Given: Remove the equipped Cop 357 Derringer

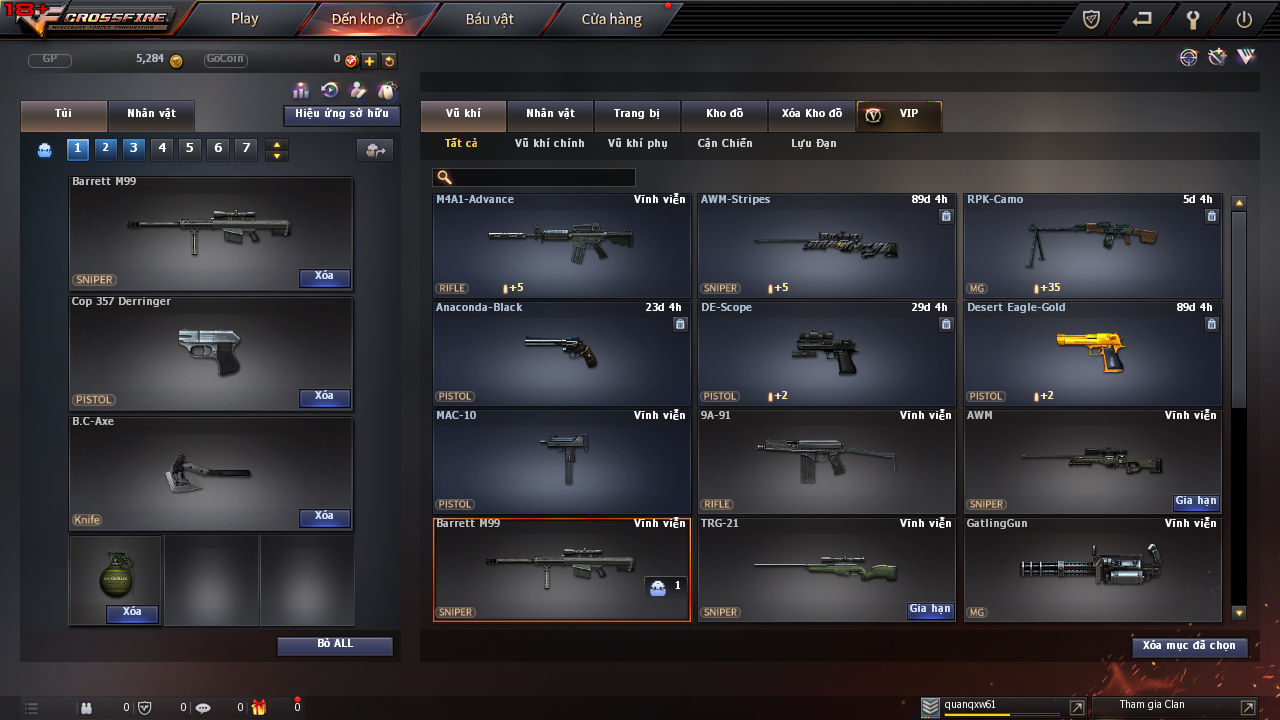Looking at the screenshot, I should (x=324, y=397).
